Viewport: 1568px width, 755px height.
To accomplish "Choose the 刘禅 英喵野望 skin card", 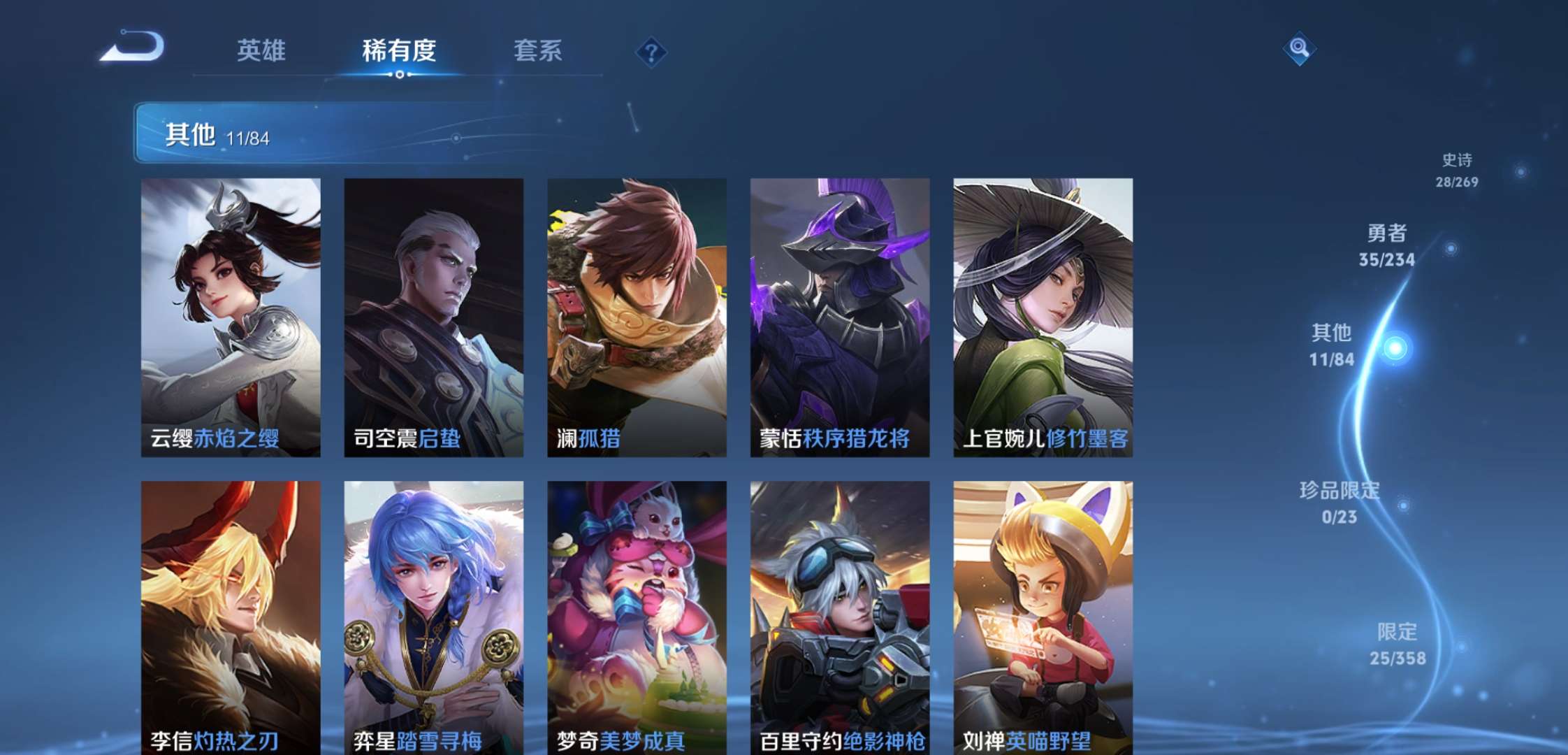I will (x=1043, y=617).
